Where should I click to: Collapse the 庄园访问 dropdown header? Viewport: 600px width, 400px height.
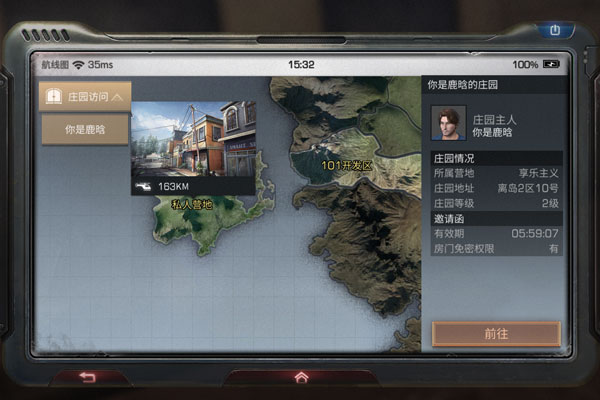coord(85,97)
